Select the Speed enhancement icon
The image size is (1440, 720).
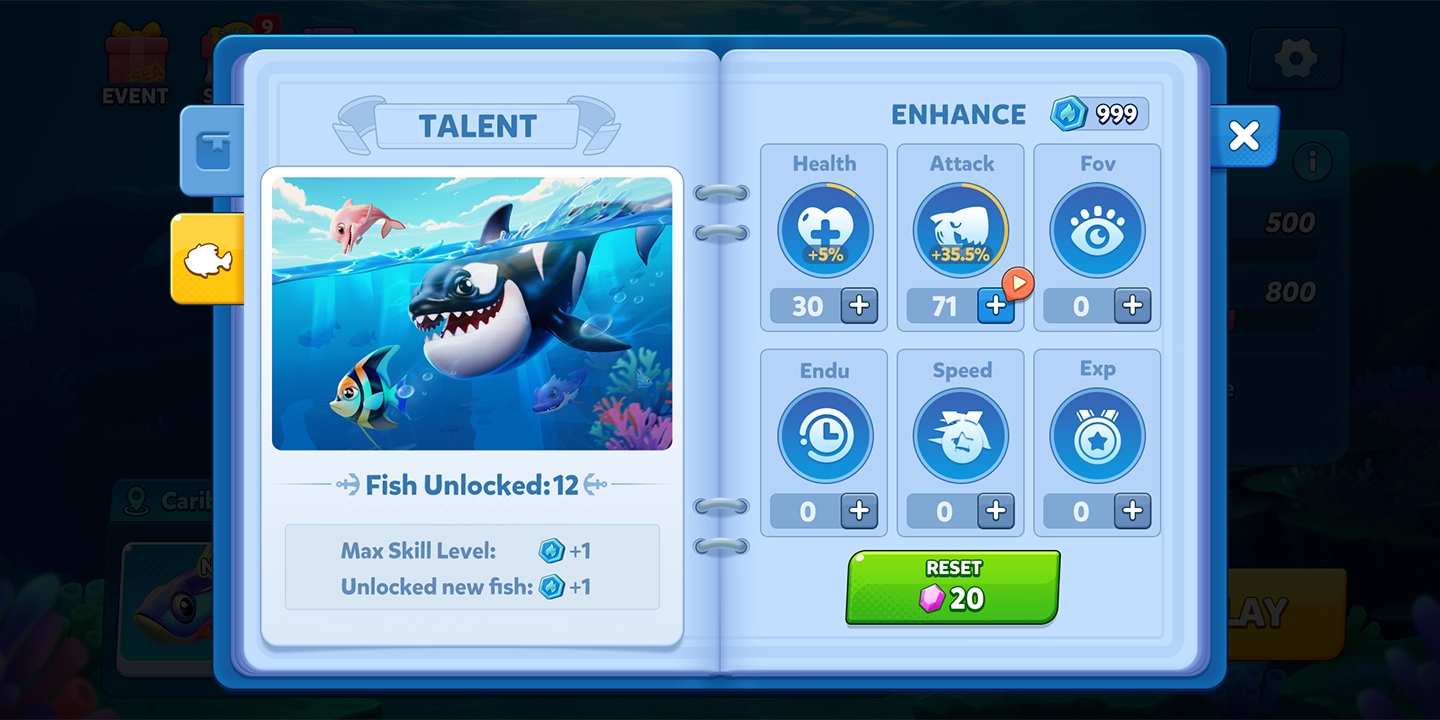pyautogui.click(x=959, y=434)
